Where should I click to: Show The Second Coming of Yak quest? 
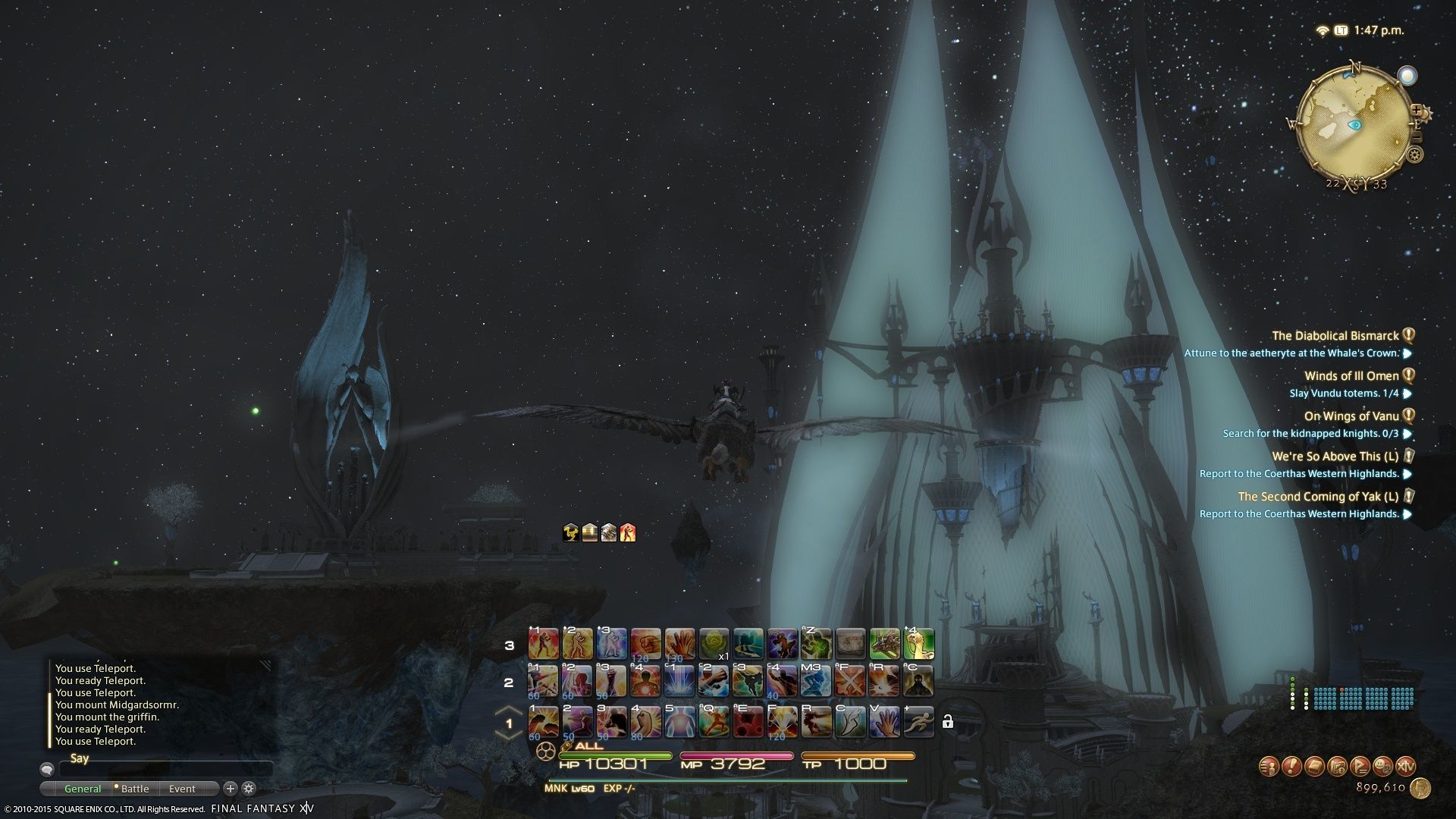[1317, 497]
